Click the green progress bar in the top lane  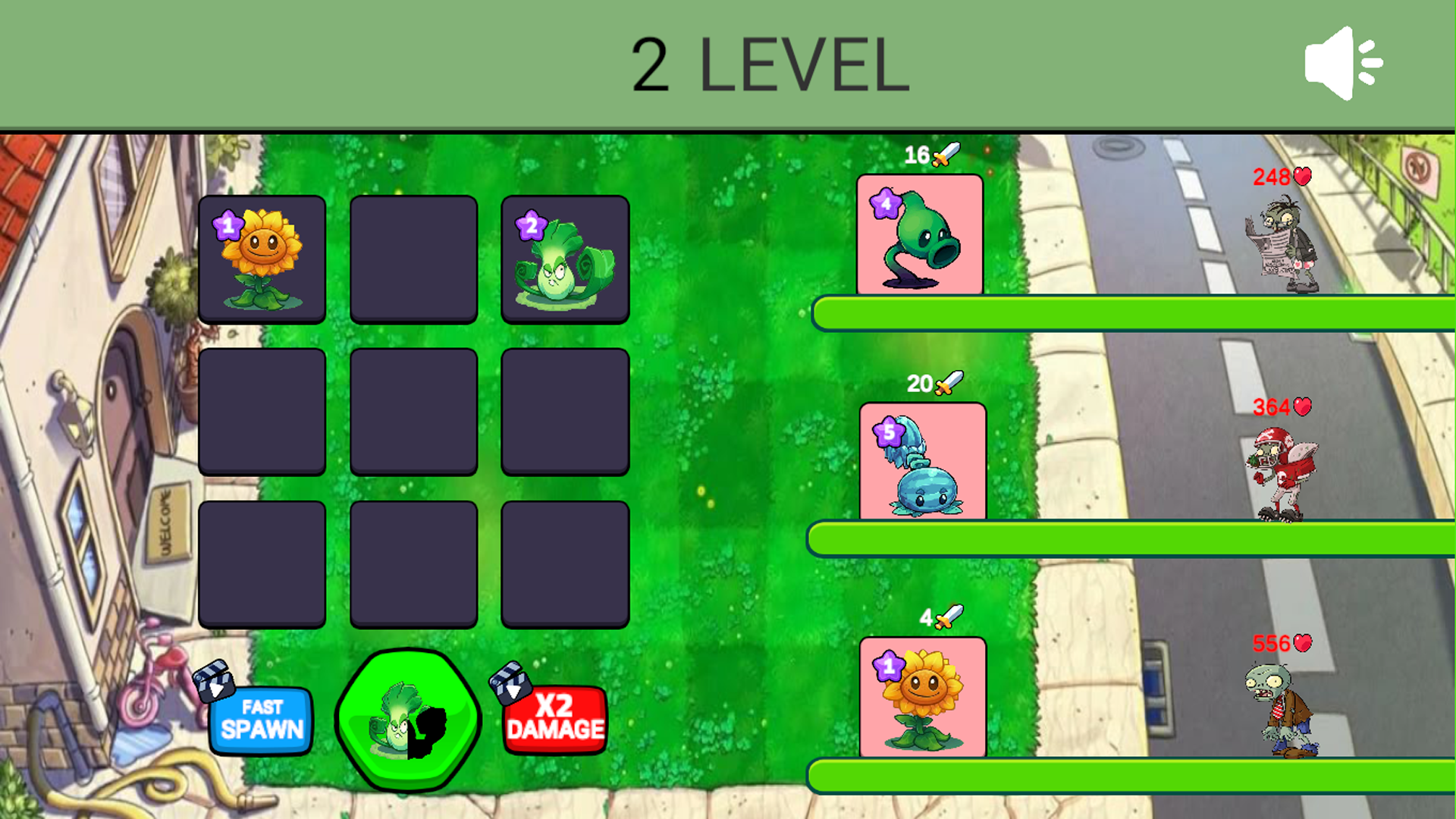1130,311
